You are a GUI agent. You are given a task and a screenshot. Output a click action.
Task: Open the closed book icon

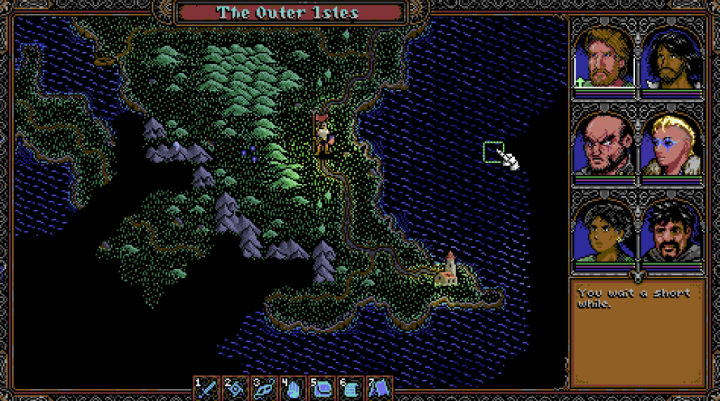(x=324, y=388)
